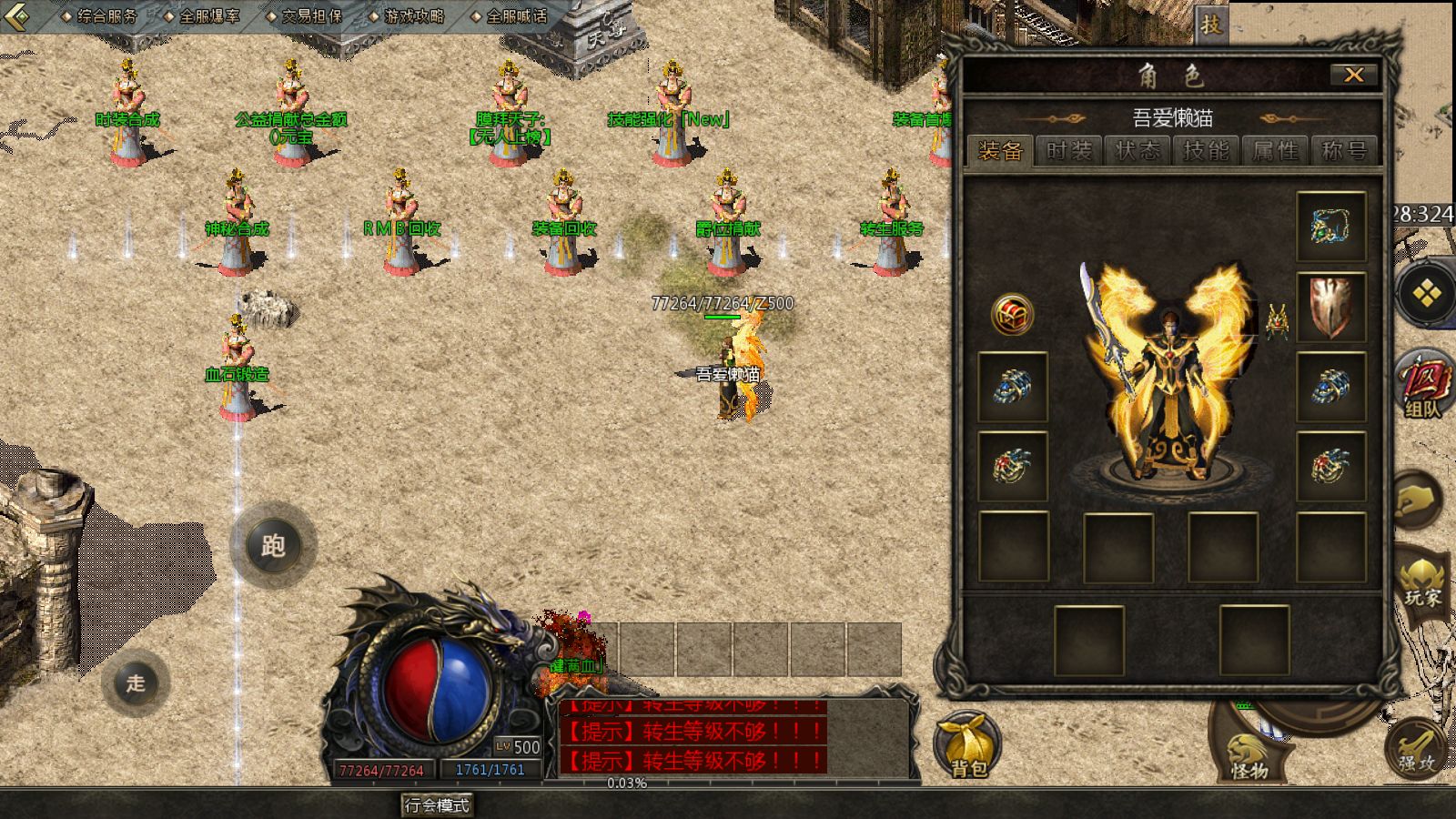Select the 装备 tab
Viewport: 1456px width, 819px height.
point(1000,151)
